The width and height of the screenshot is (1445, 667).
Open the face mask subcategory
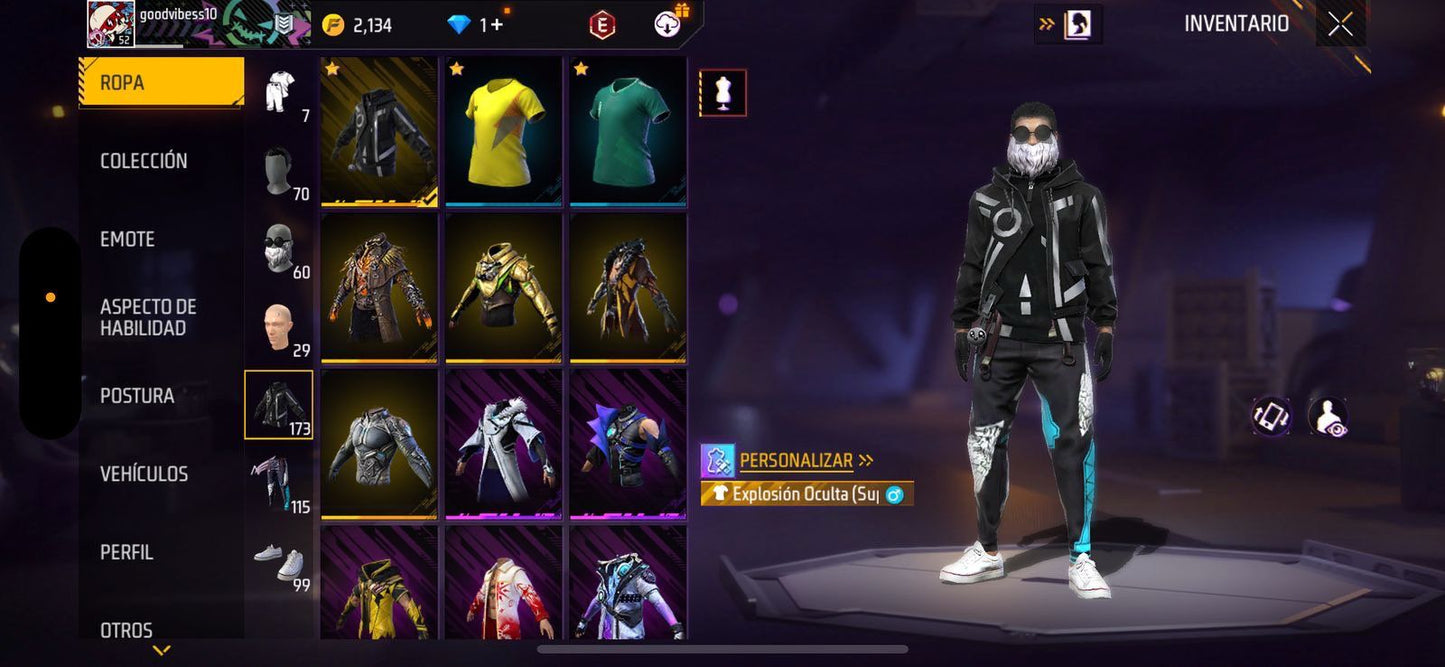point(278,250)
